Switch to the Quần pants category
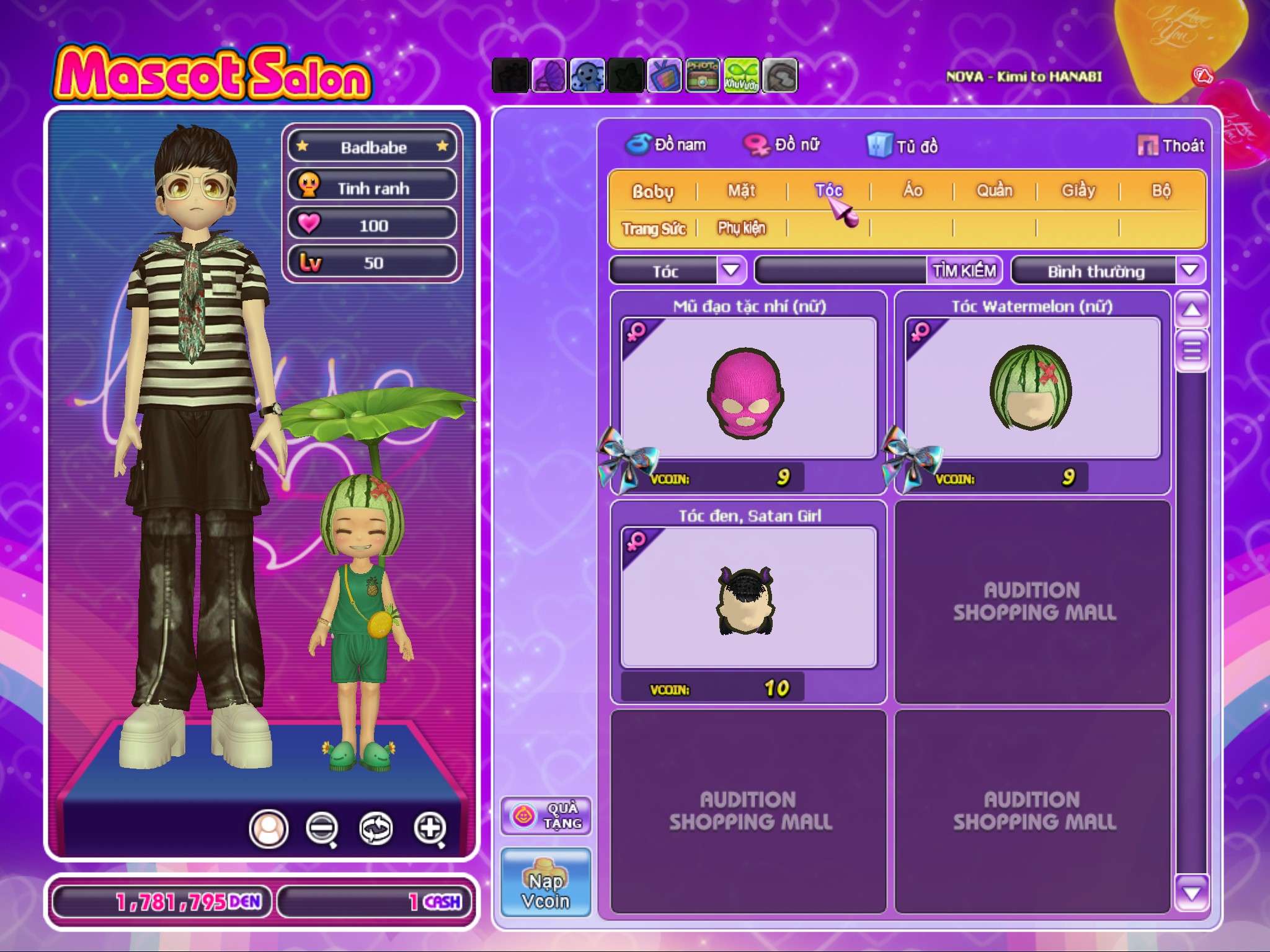Screen dimensions: 1270x952 (994, 191)
